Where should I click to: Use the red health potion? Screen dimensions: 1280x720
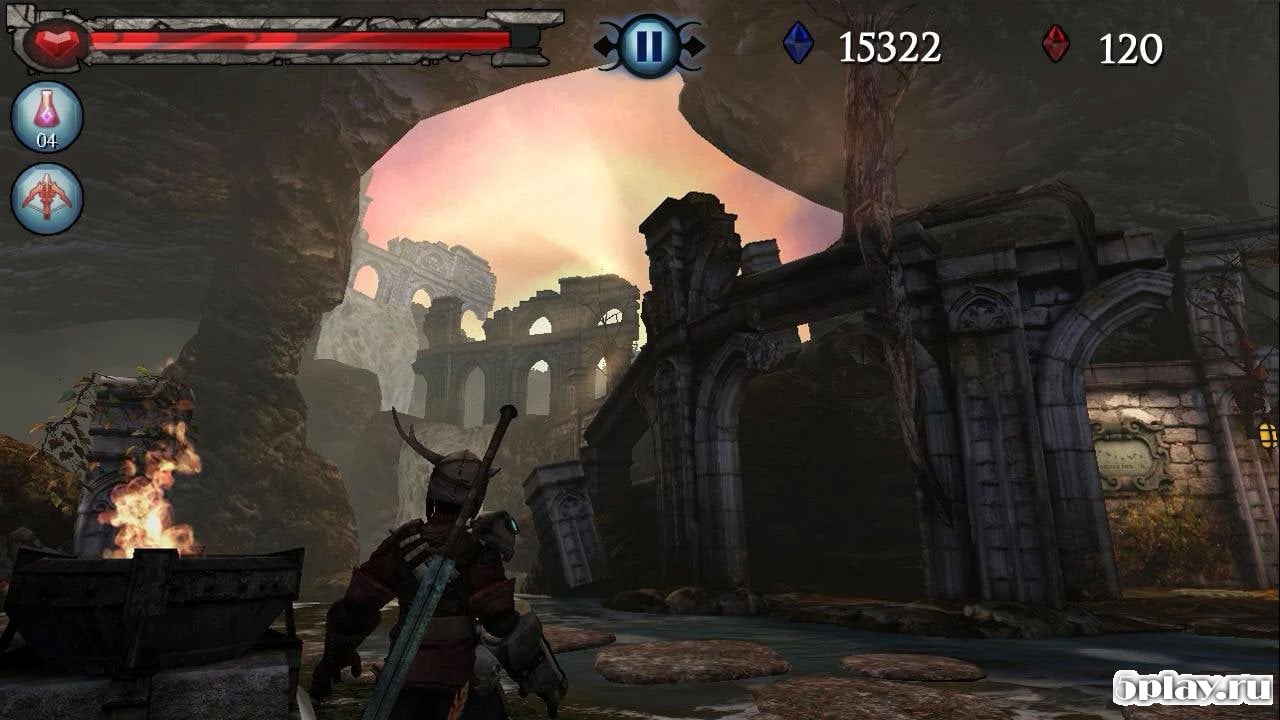pos(47,116)
